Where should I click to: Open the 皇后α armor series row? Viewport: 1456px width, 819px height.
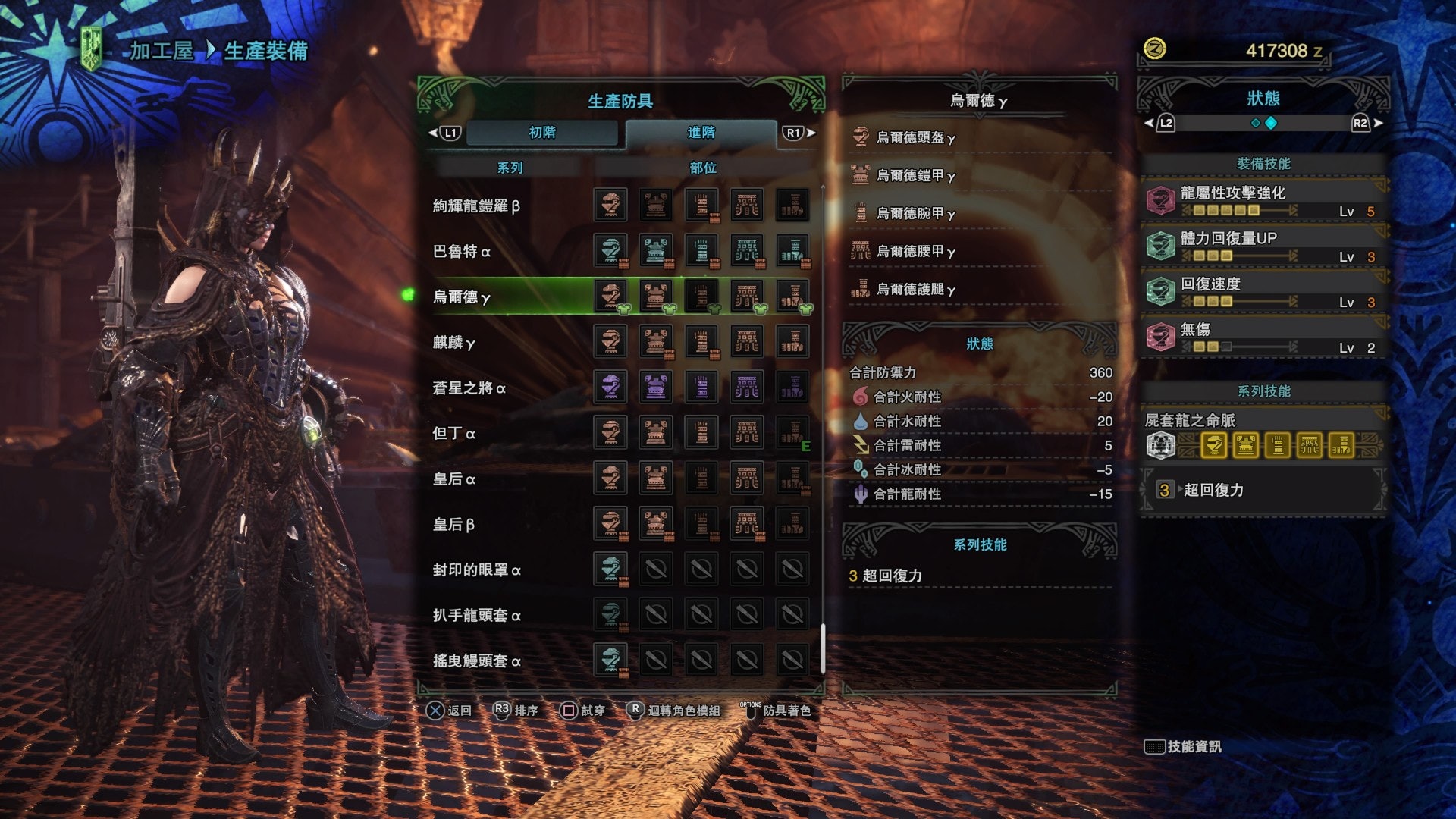click(x=453, y=479)
